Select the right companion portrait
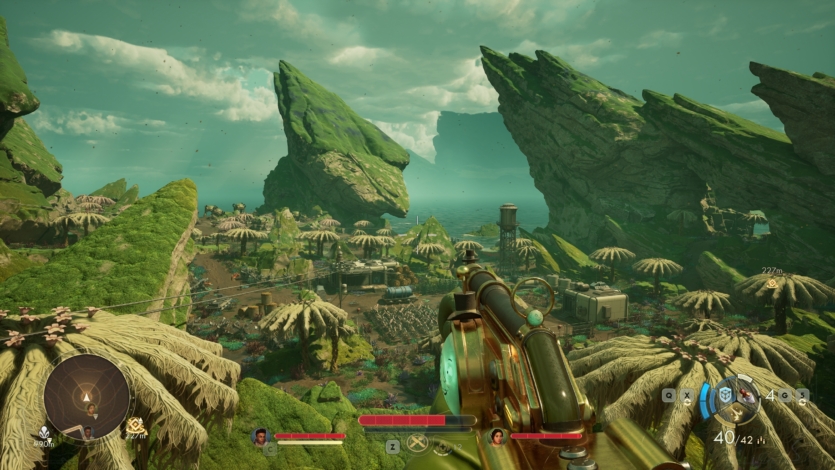The image size is (835, 470). tap(497, 436)
